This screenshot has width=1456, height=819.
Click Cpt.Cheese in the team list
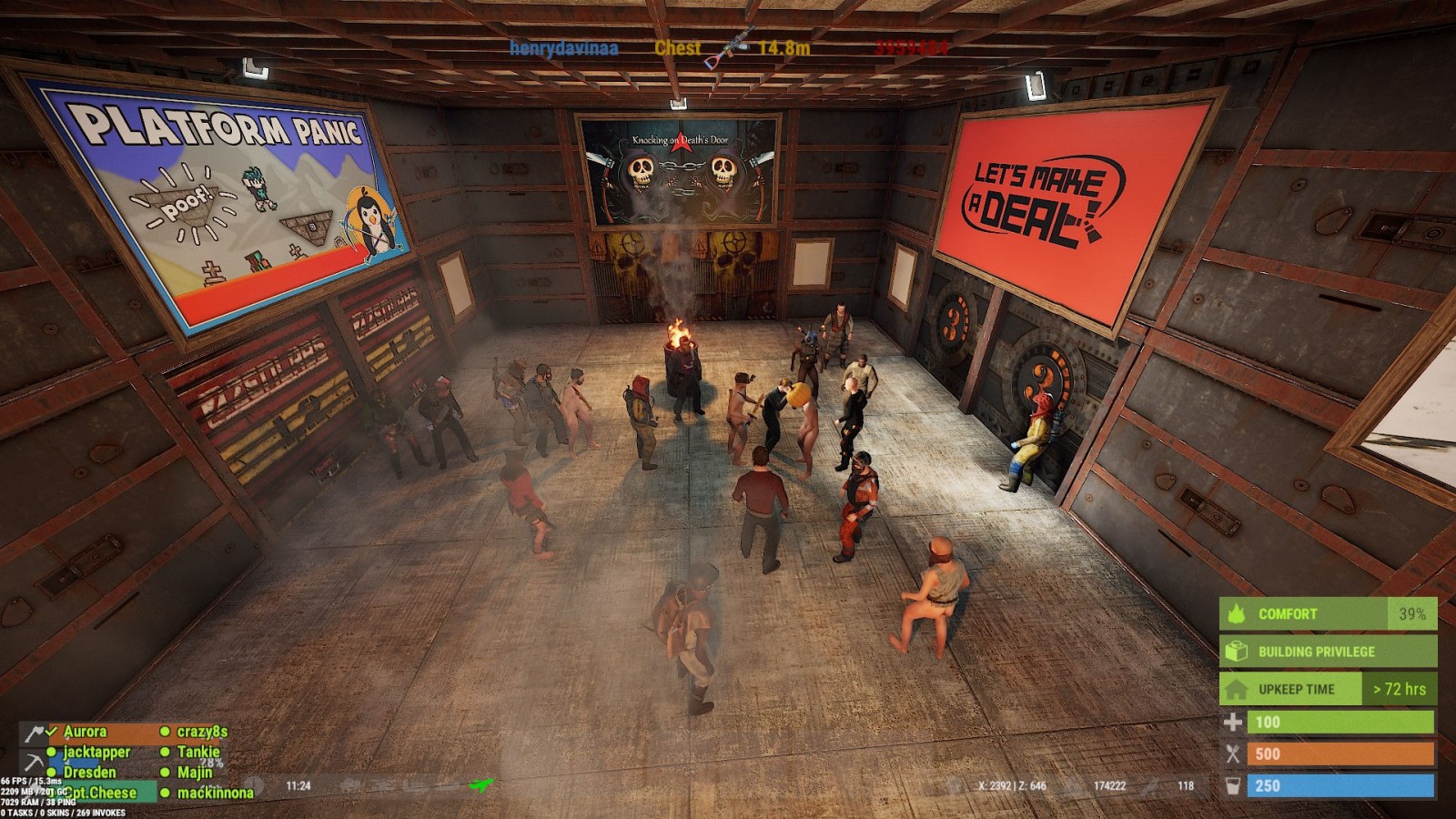(x=100, y=793)
